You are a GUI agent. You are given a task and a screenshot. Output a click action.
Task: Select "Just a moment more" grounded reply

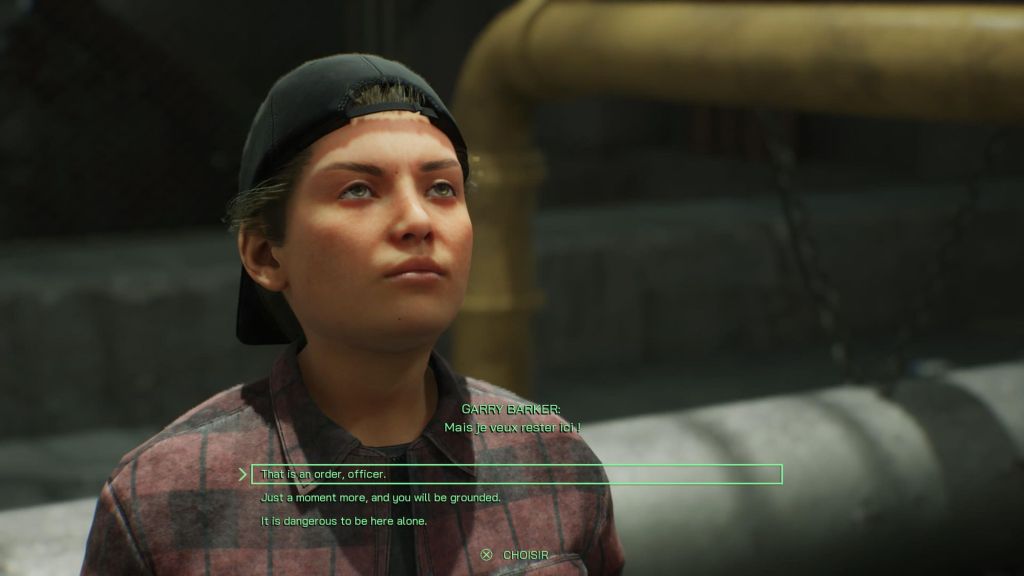tap(380, 497)
